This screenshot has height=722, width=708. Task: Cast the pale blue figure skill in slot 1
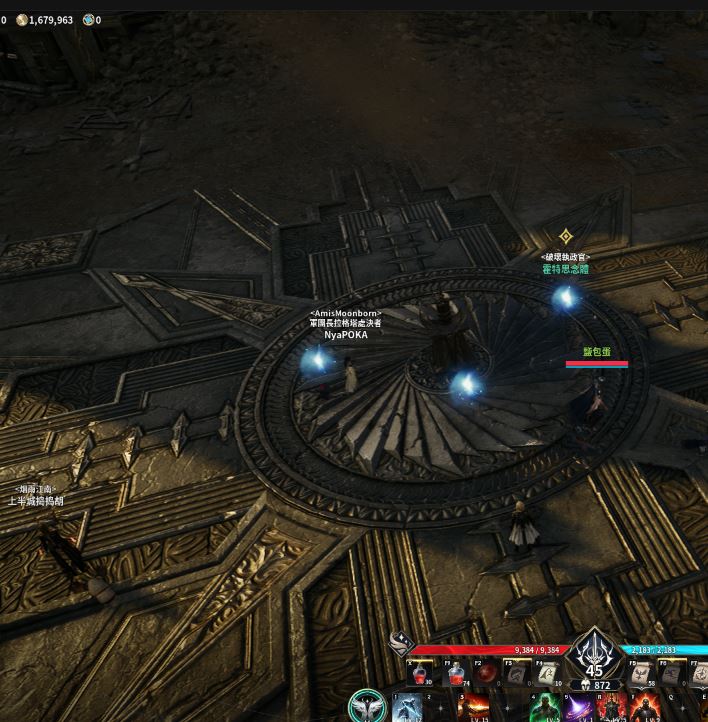pyautogui.click(x=408, y=708)
